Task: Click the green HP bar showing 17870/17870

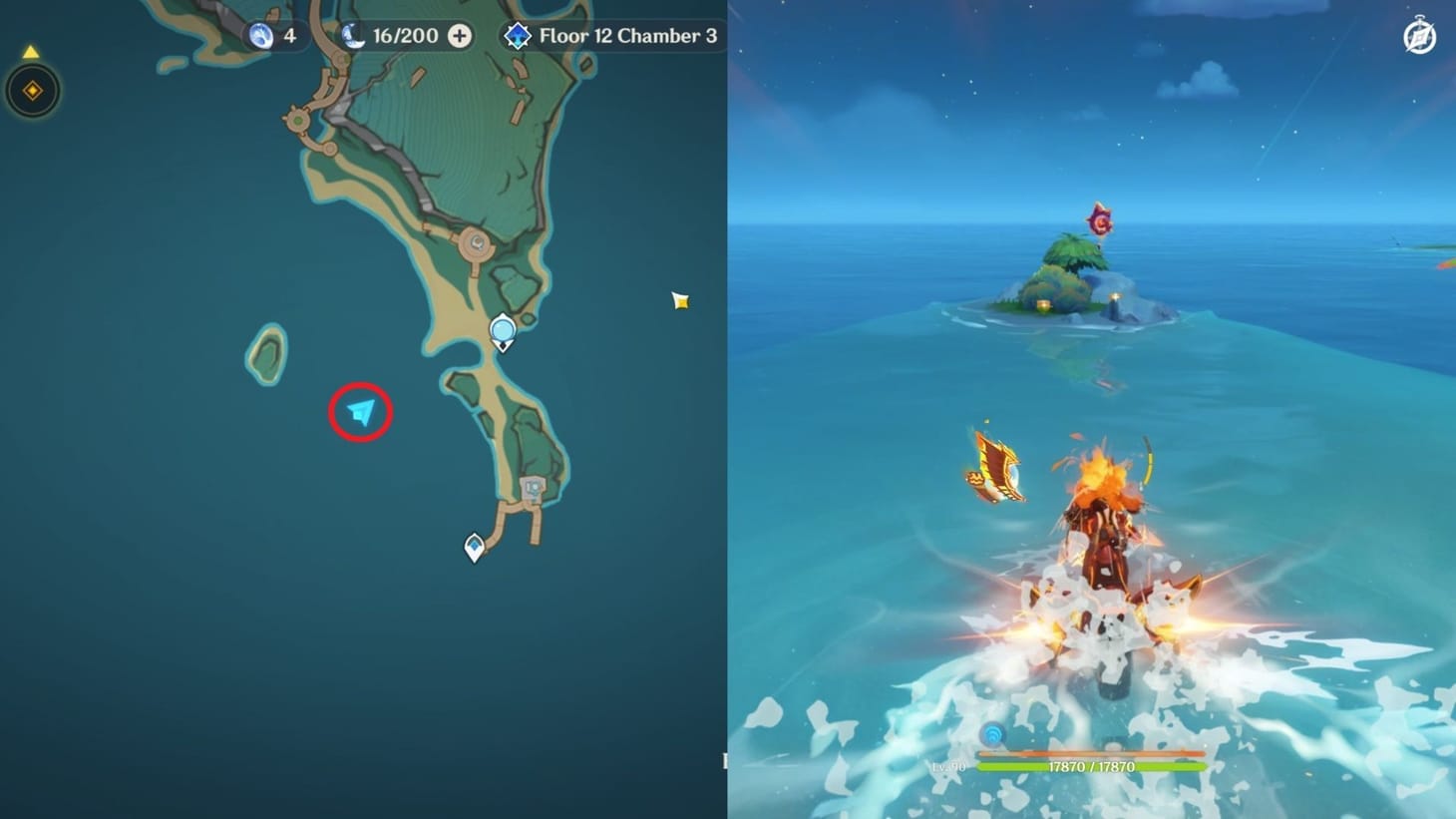Action: (1092, 768)
